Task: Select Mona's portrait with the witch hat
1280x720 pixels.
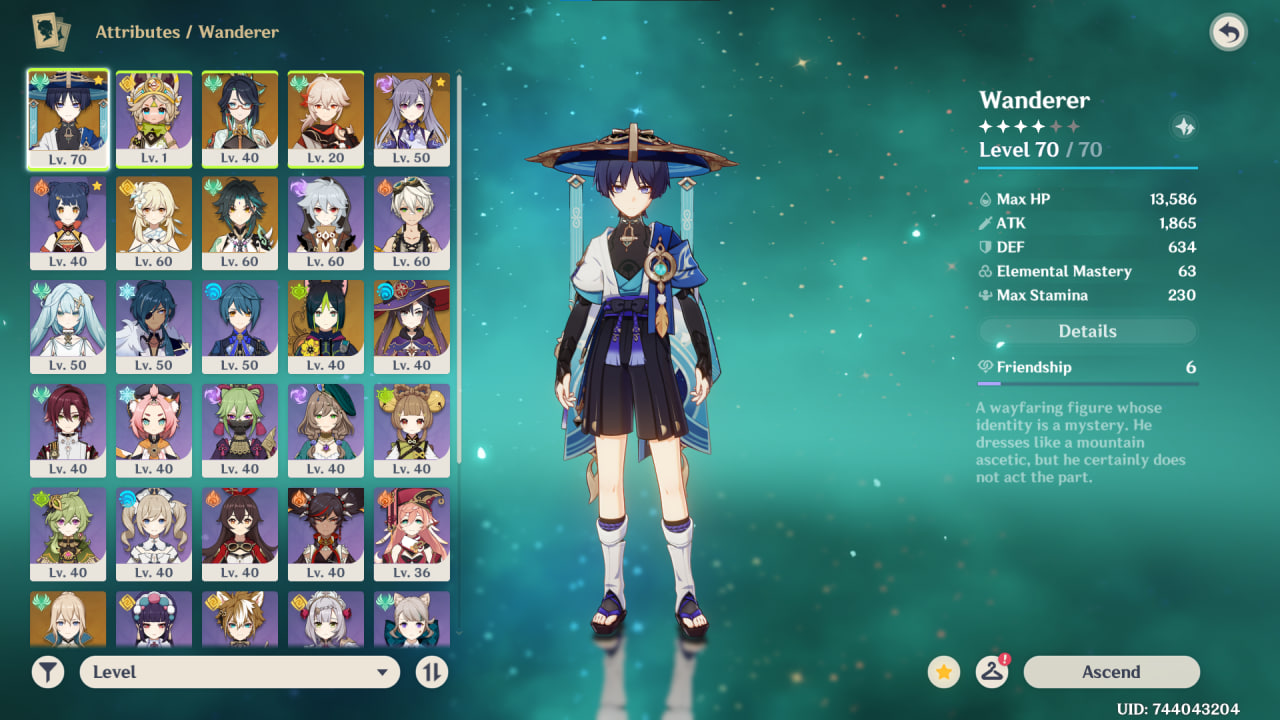Action: point(412,326)
